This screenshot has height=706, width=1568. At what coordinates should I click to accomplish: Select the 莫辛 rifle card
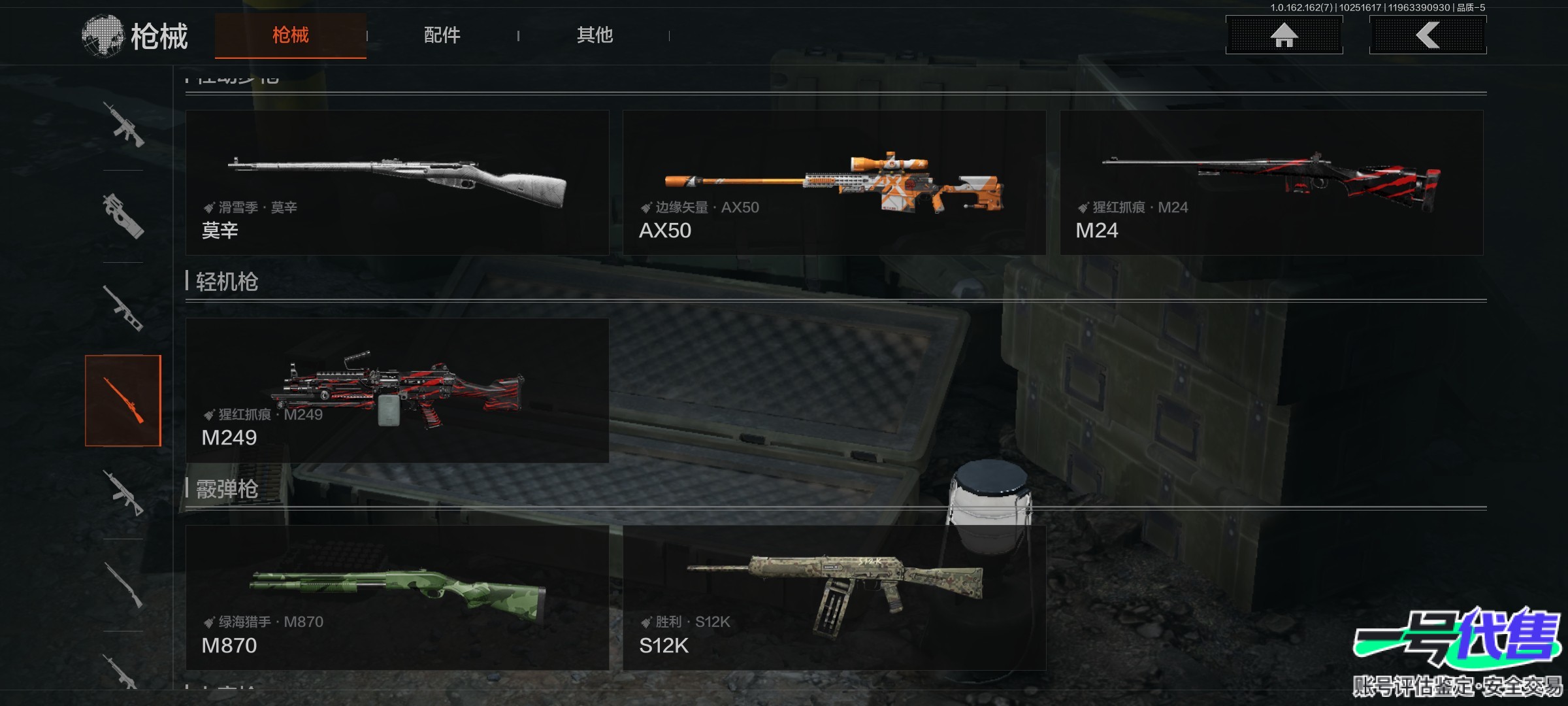pos(397,182)
